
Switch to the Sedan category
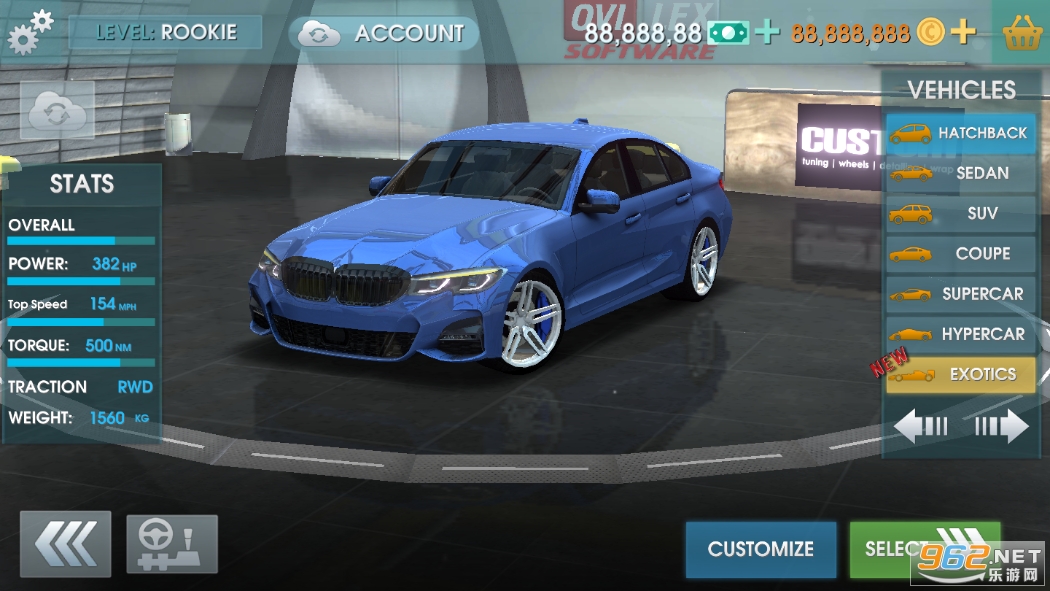[961, 173]
